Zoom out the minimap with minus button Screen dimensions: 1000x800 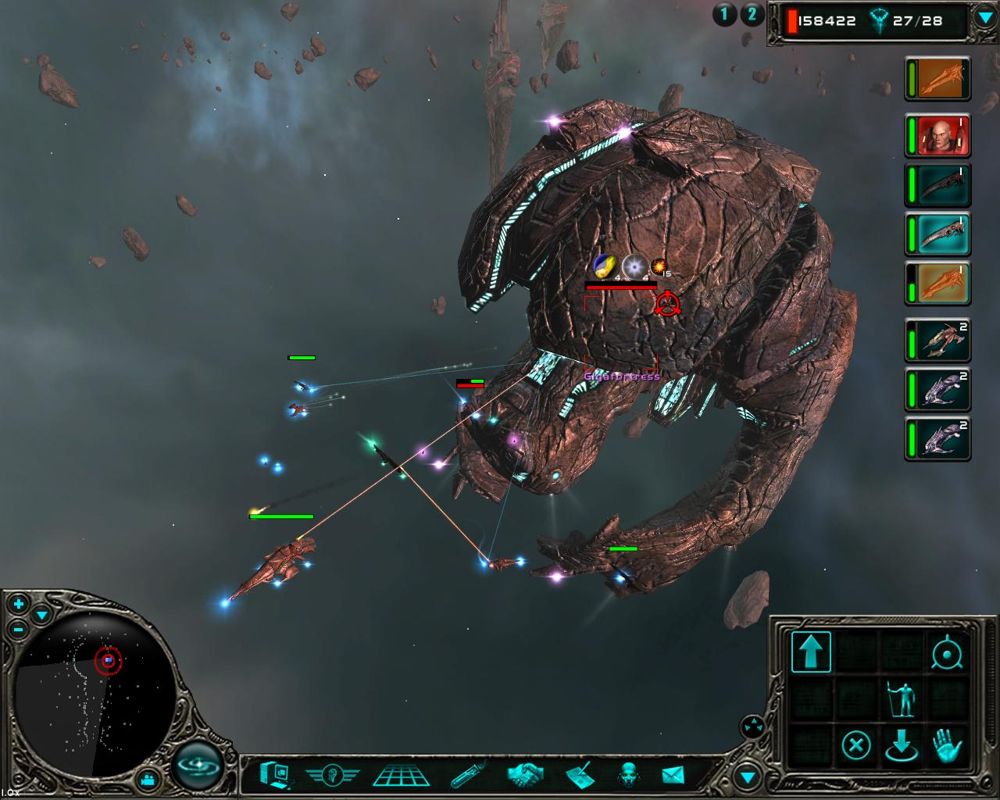coord(19,629)
